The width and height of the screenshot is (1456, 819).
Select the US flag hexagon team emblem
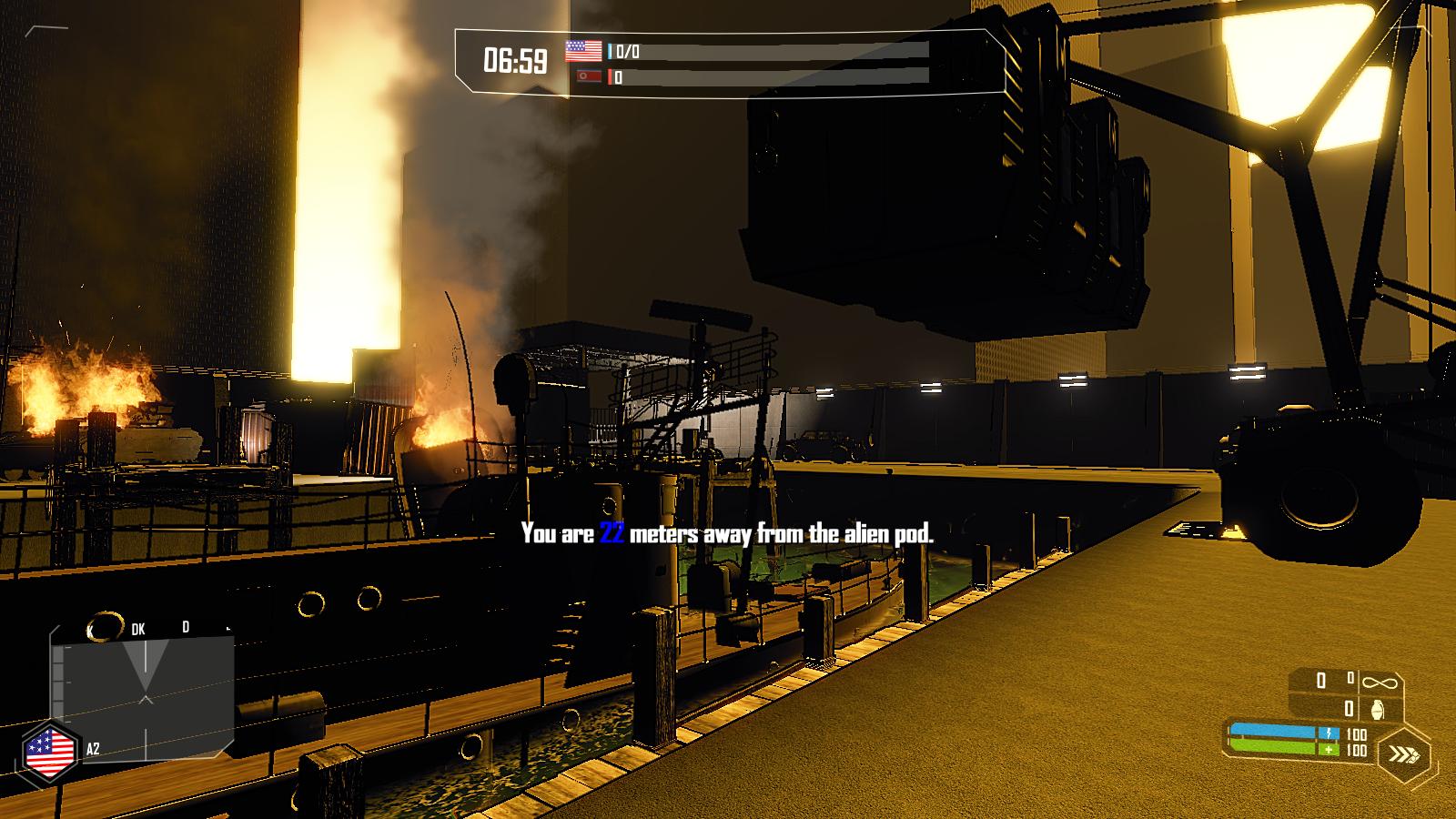click(x=50, y=753)
